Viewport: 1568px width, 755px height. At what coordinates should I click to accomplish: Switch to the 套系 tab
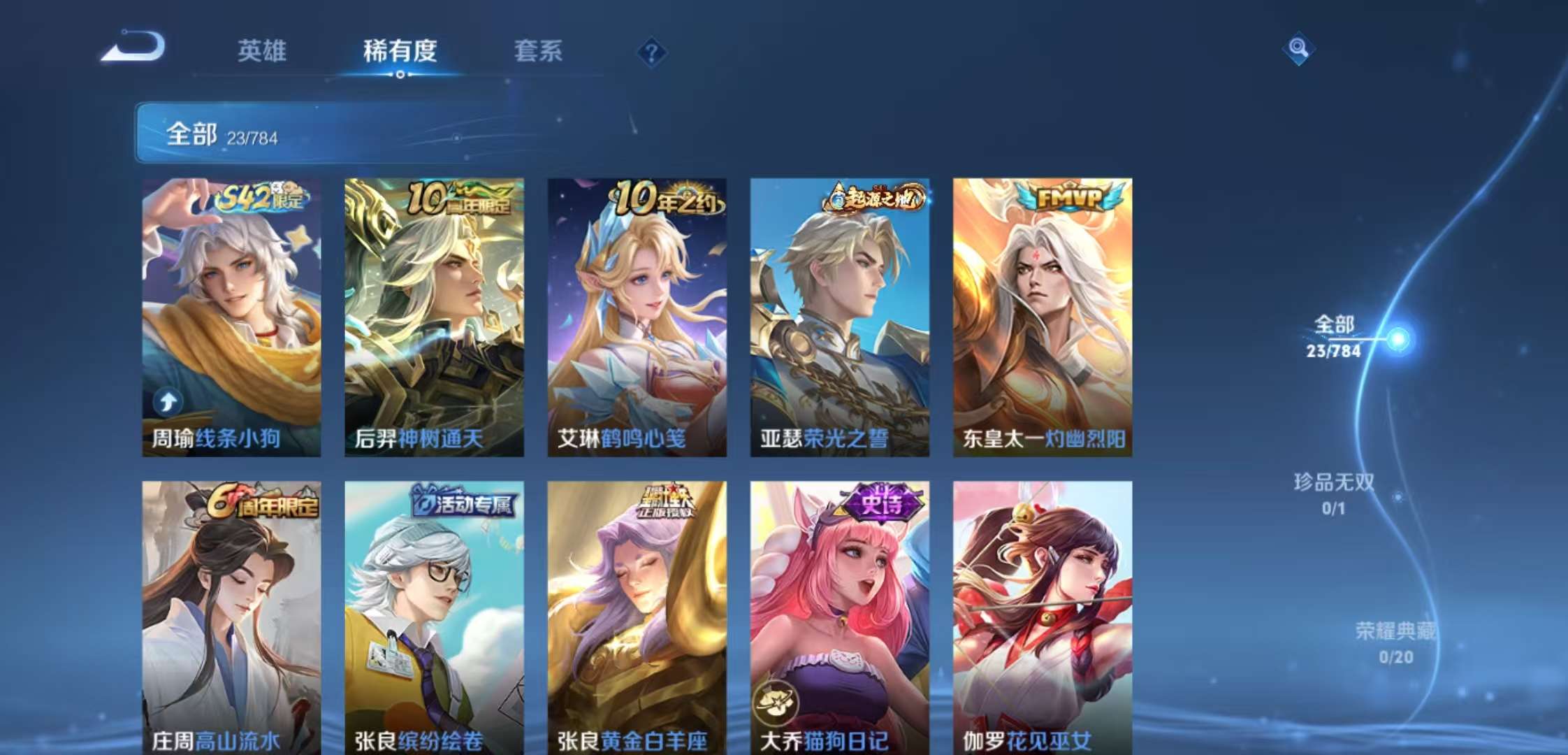(539, 50)
